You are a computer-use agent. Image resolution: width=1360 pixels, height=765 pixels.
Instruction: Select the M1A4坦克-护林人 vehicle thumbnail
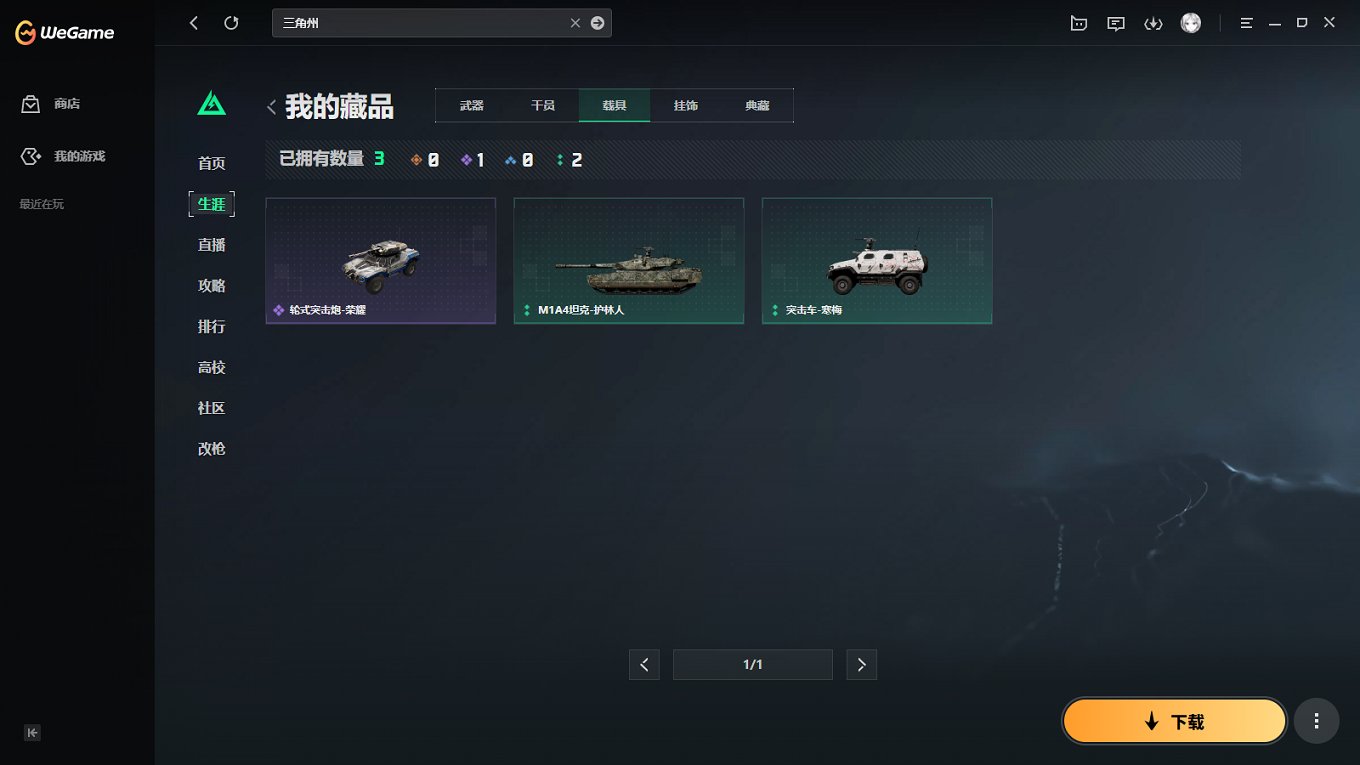(x=628, y=260)
